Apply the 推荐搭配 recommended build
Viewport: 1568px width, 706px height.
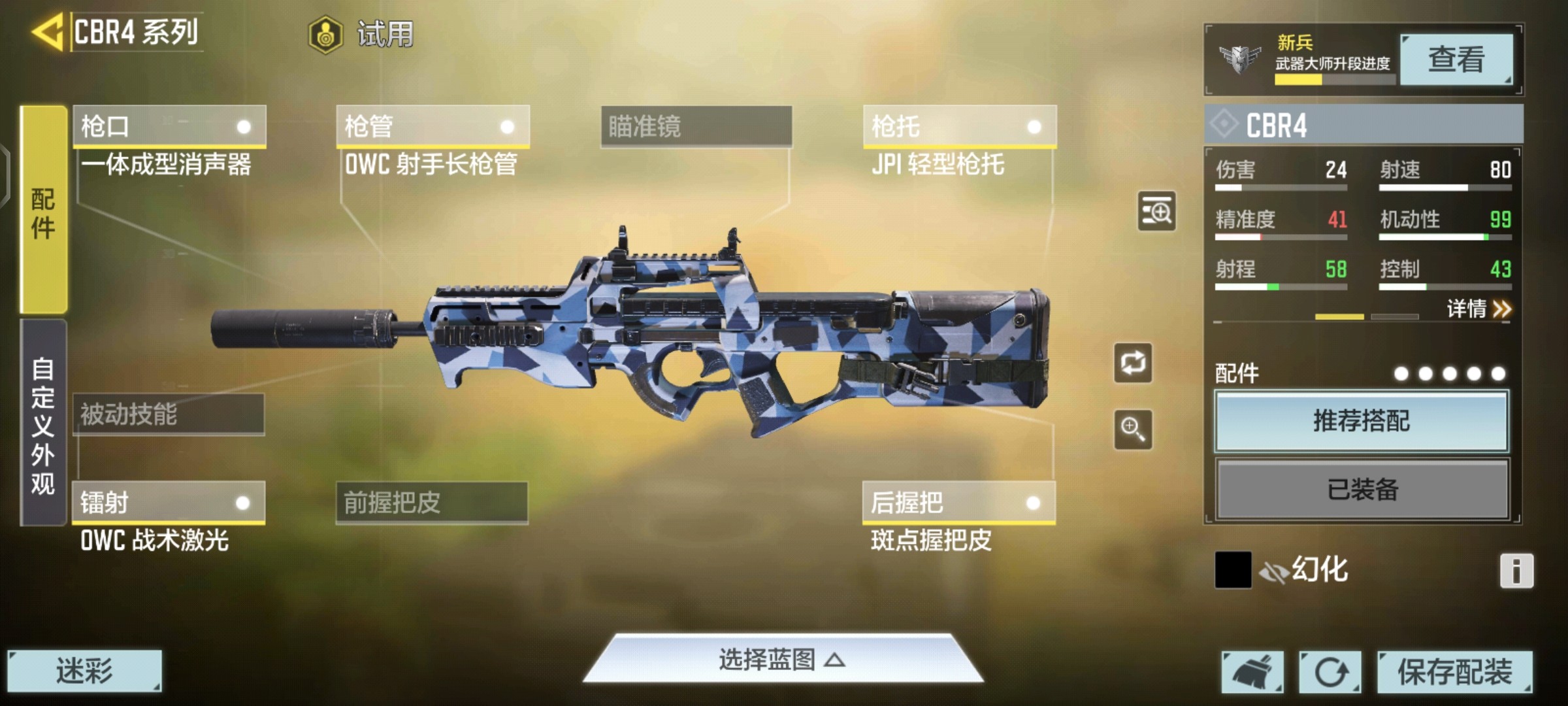[1362, 421]
